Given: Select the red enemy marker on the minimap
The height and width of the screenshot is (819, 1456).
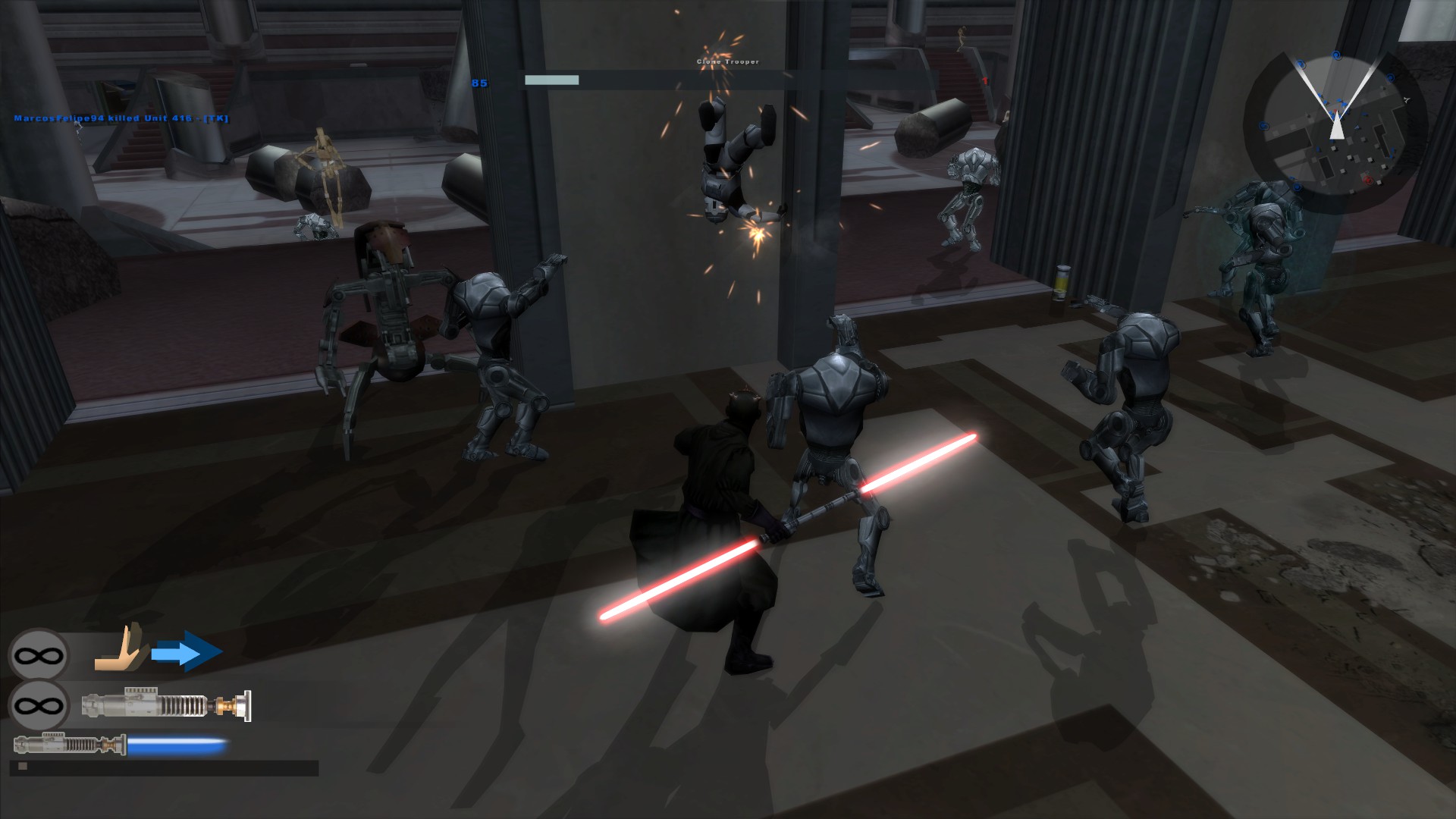Looking at the screenshot, I should tap(1368, 180).
